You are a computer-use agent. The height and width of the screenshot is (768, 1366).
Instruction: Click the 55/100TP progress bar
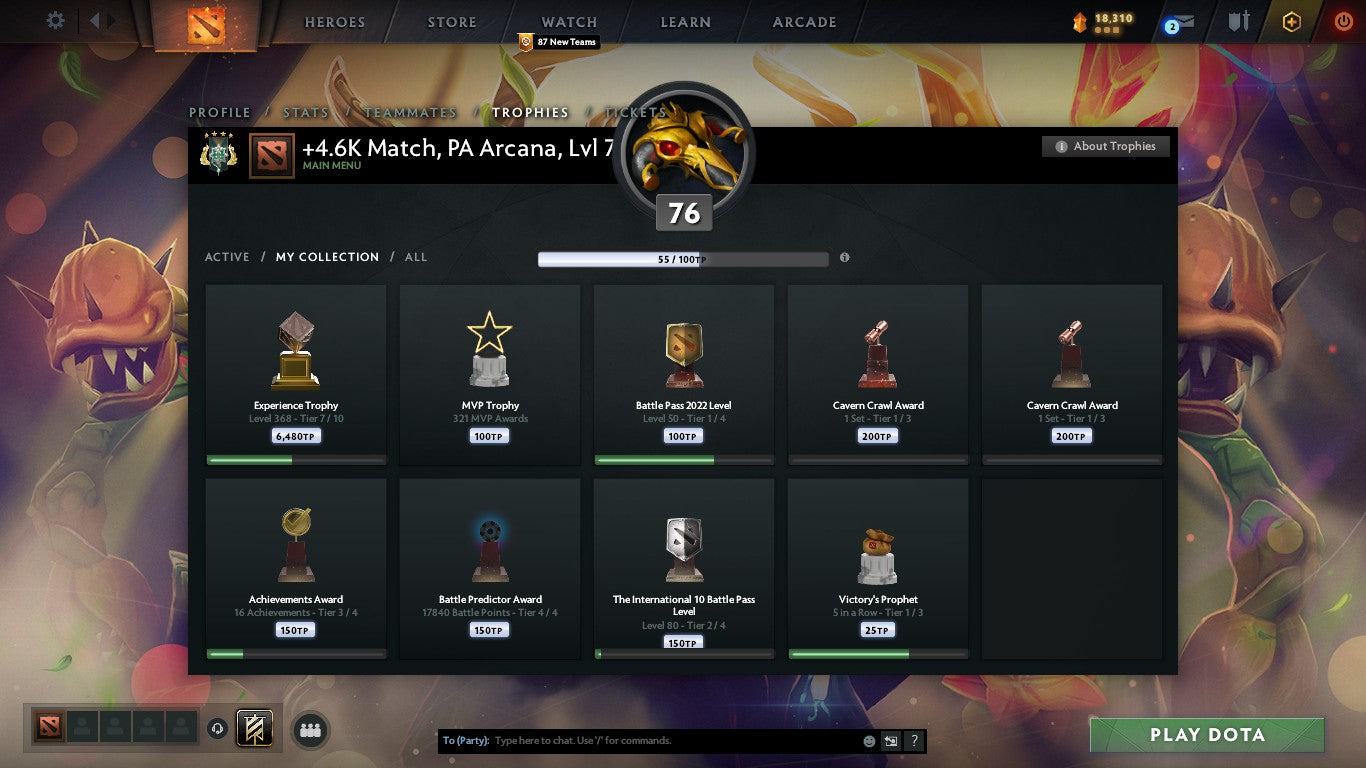pyautogui.click(x=686, y=257)
